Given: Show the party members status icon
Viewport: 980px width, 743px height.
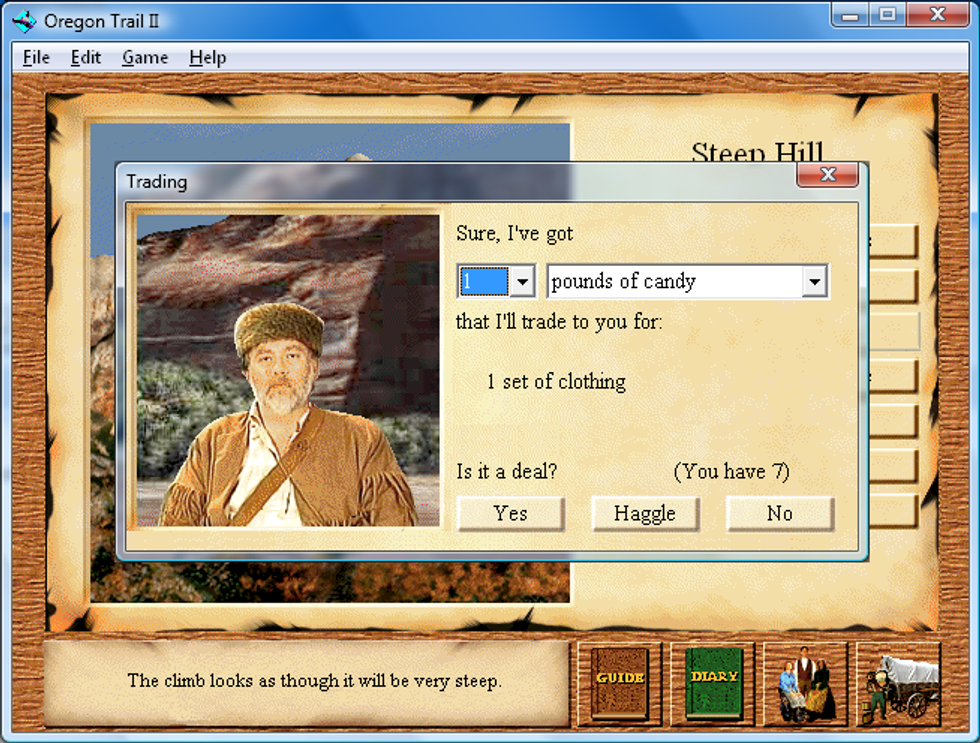Looking at the screenshot, I should [x=806, y=684].
